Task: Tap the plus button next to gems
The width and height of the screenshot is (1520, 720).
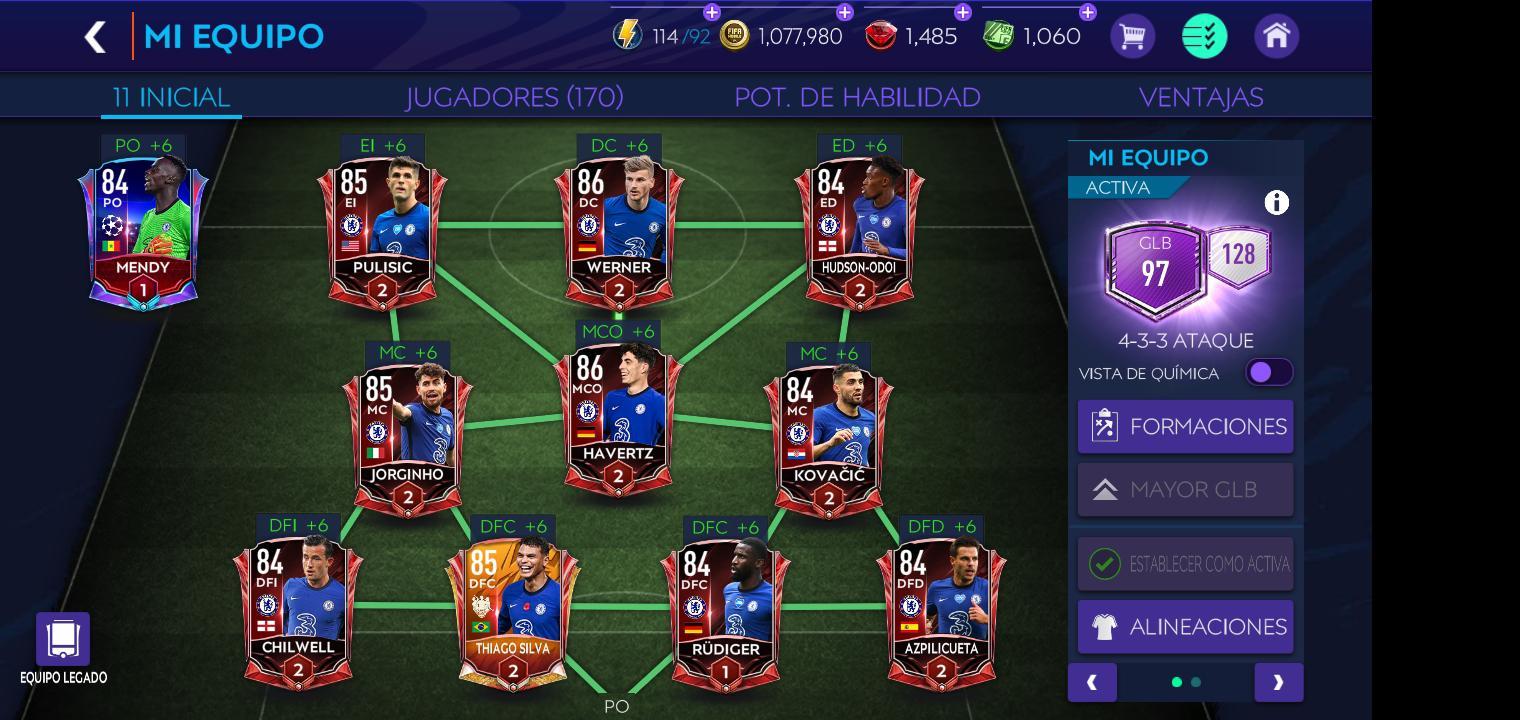Action: pyautogui.click(x=963, y=14)
